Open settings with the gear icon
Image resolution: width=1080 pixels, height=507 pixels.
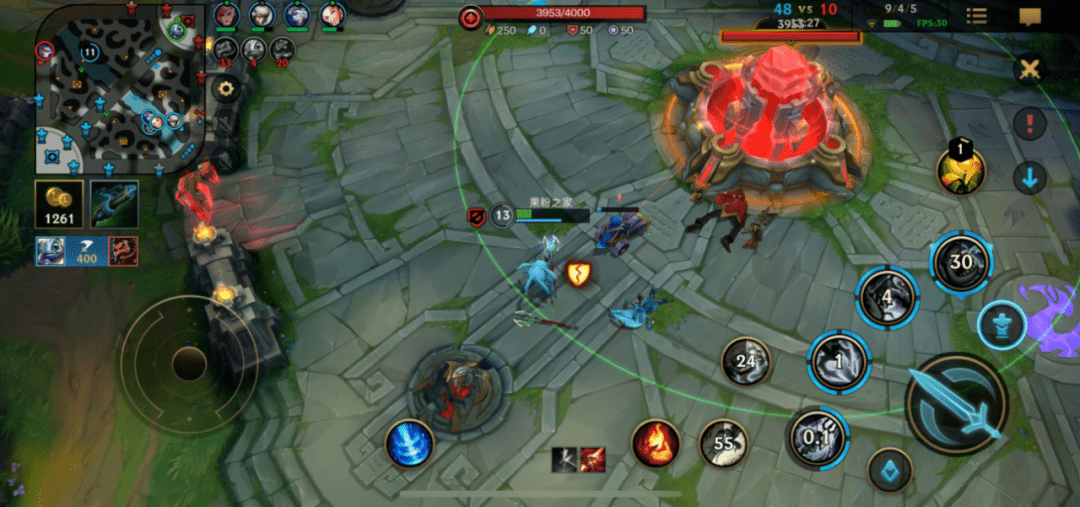pos(226,89)
